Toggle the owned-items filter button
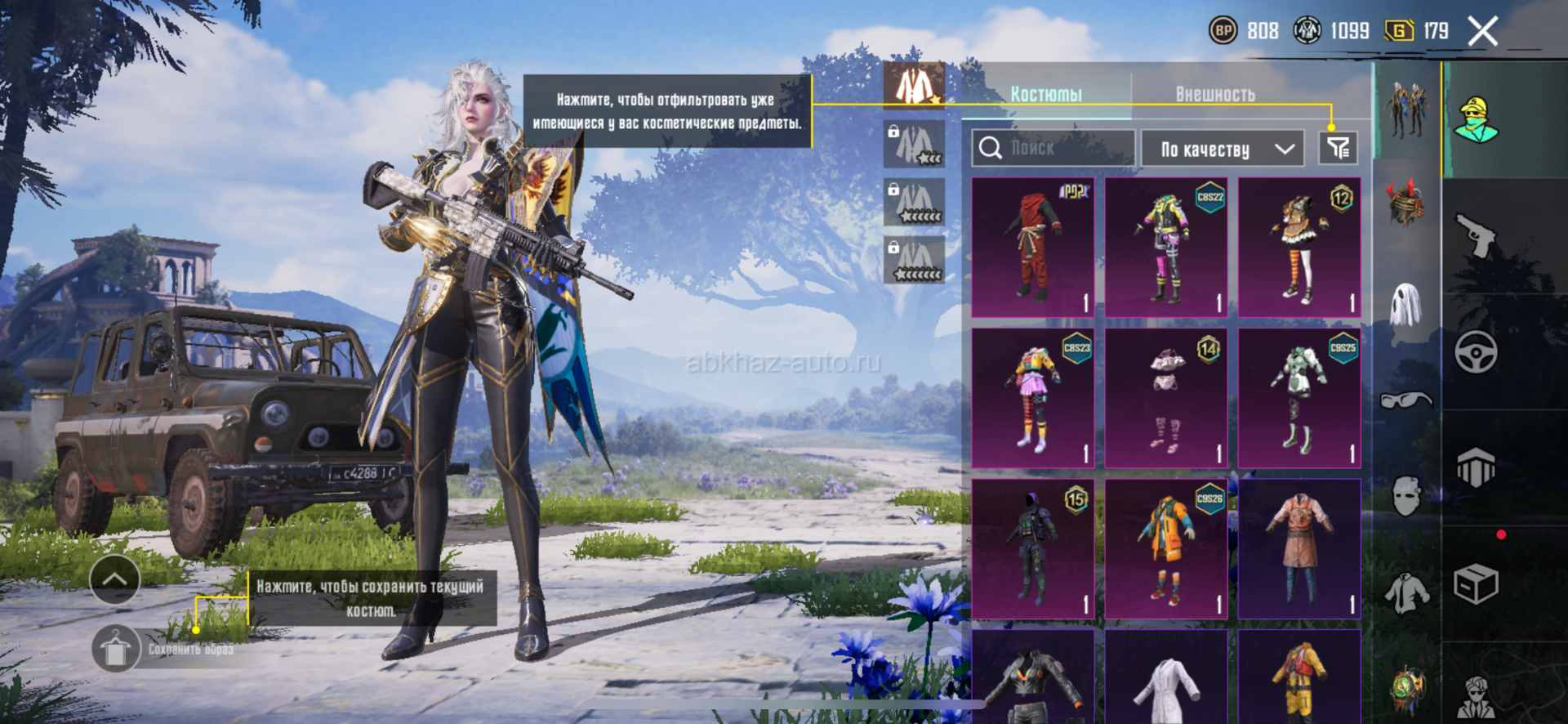This screenshot has width=1568, height=724. 1338,148
